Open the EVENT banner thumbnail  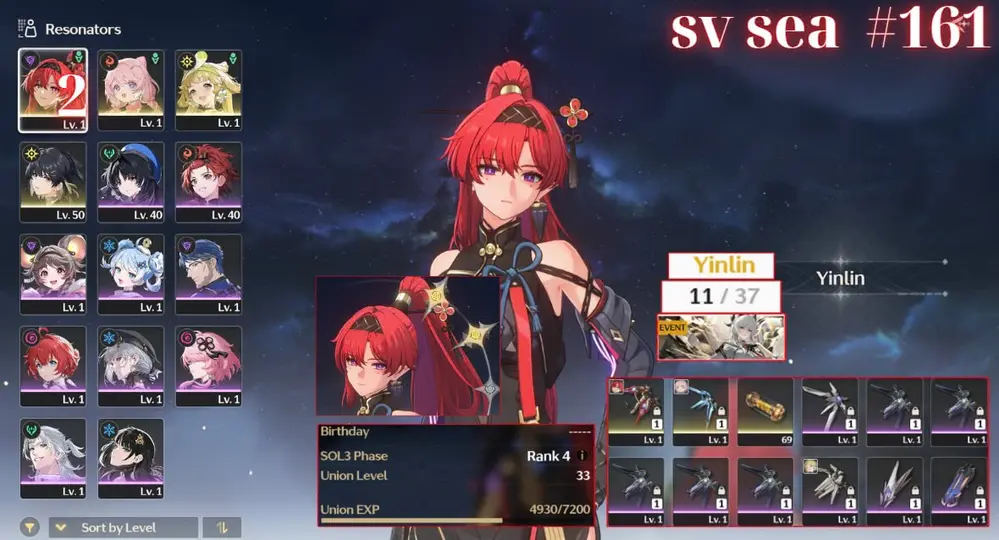(x=721, y=337)
